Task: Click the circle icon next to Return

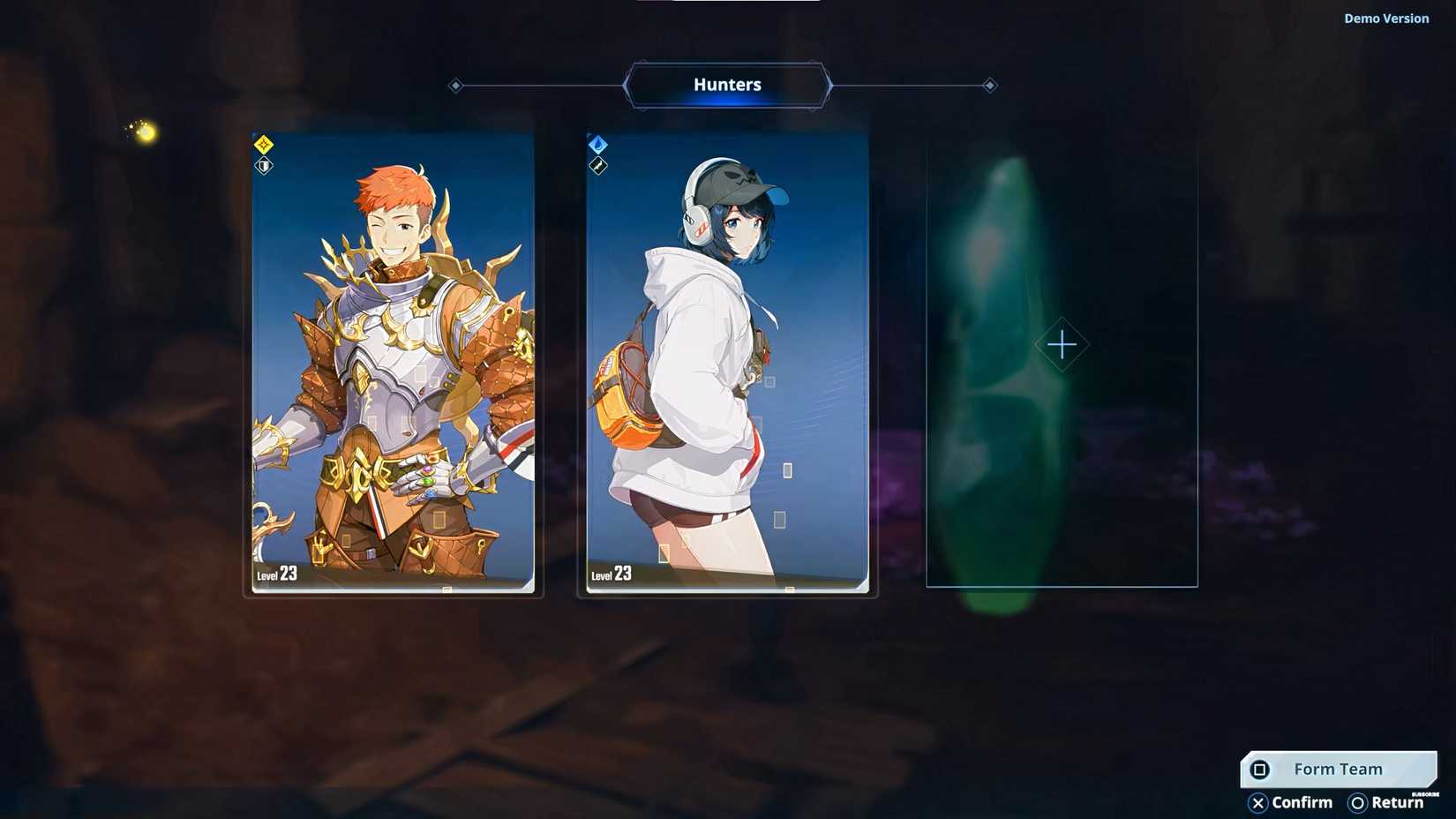Action: (x=1356, y=803)
